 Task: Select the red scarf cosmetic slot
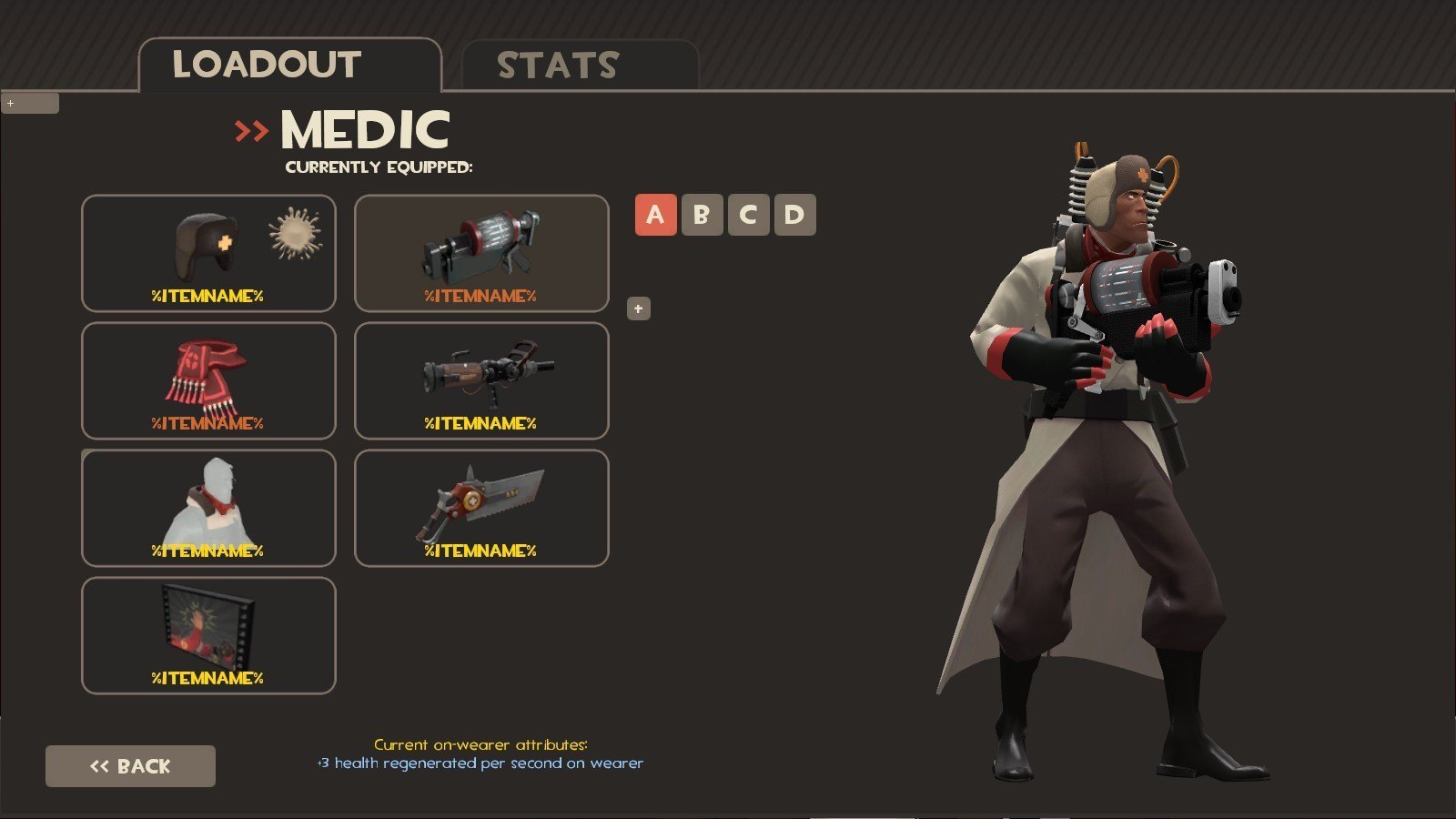point(208,380)
